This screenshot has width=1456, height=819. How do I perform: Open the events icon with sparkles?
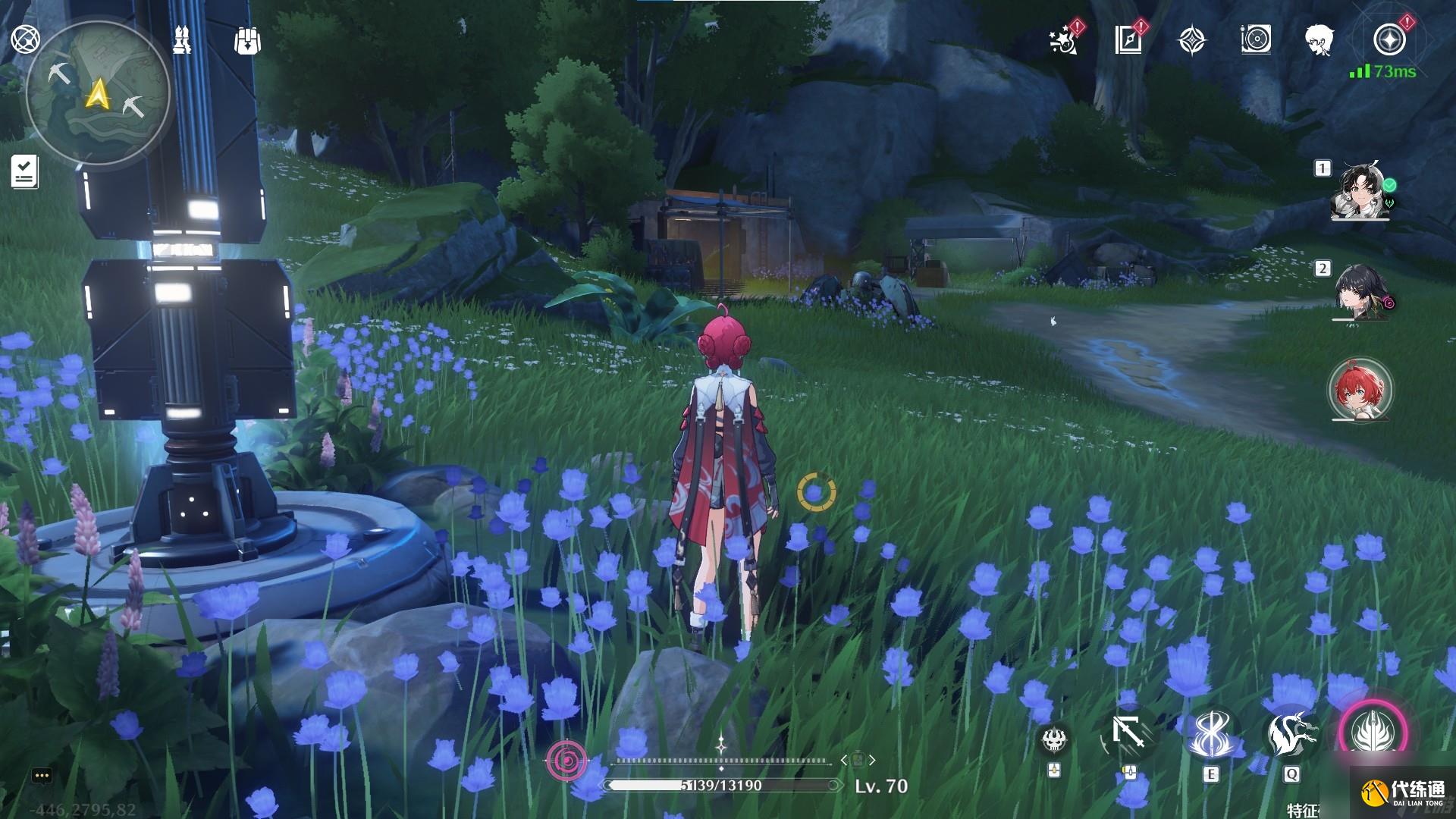[x=1064, y=40]
